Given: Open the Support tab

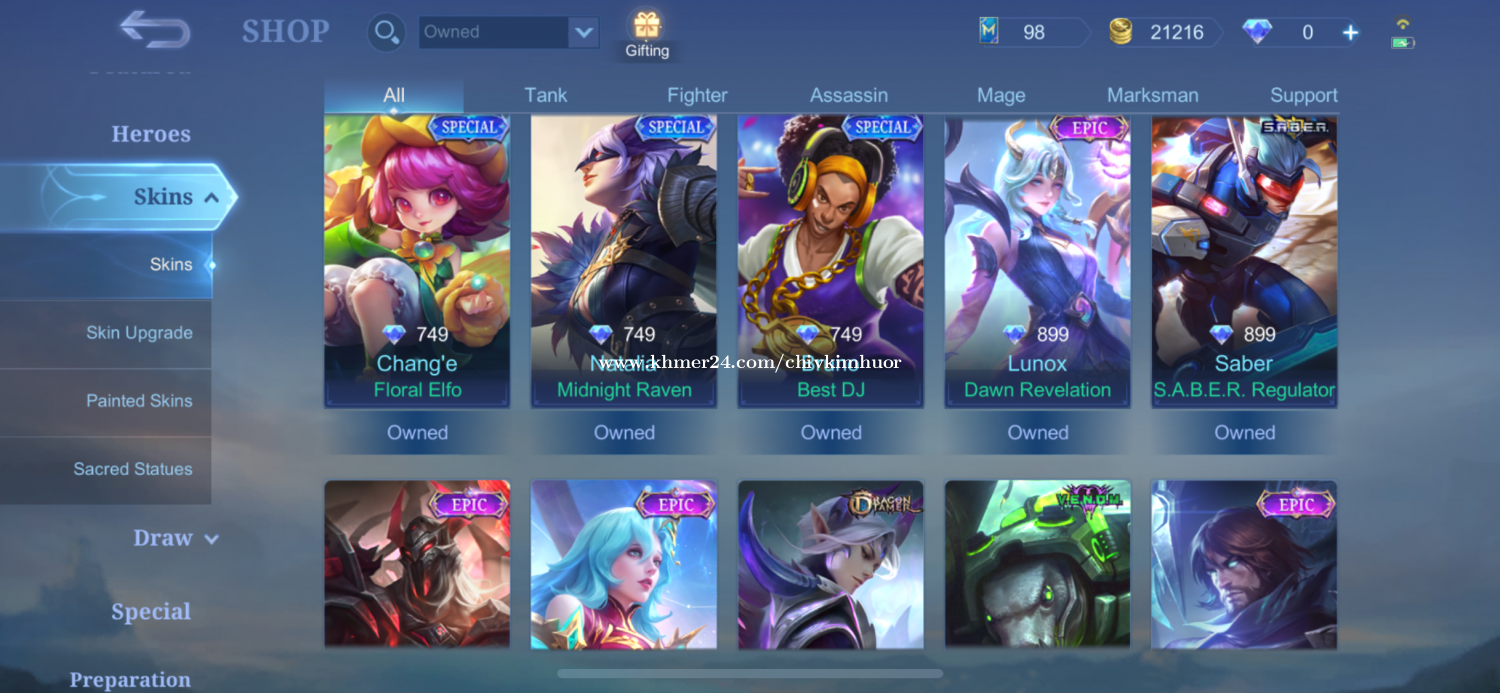Looking at the screenshot, I should pos(1303,95).
